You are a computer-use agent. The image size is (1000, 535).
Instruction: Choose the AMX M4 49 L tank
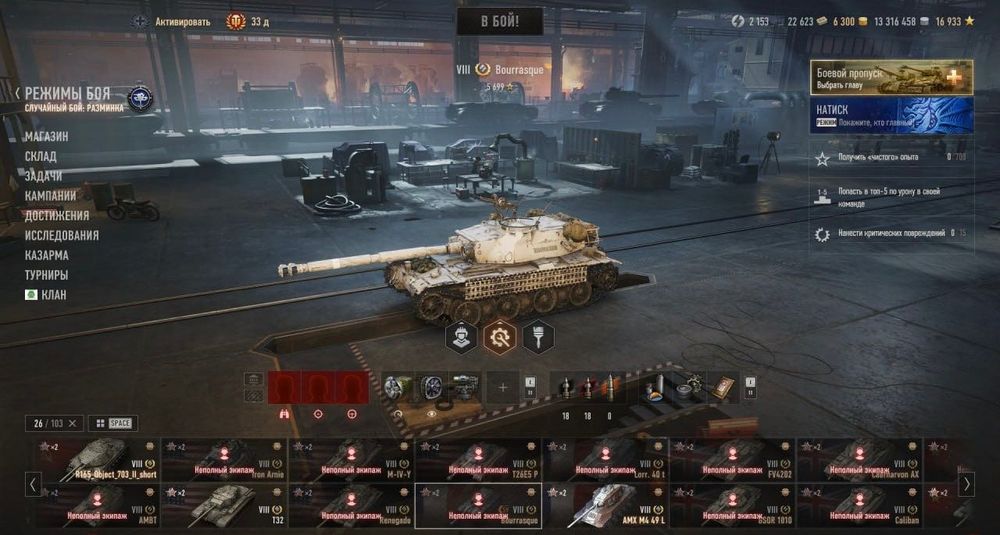click(x=603, y=506)
